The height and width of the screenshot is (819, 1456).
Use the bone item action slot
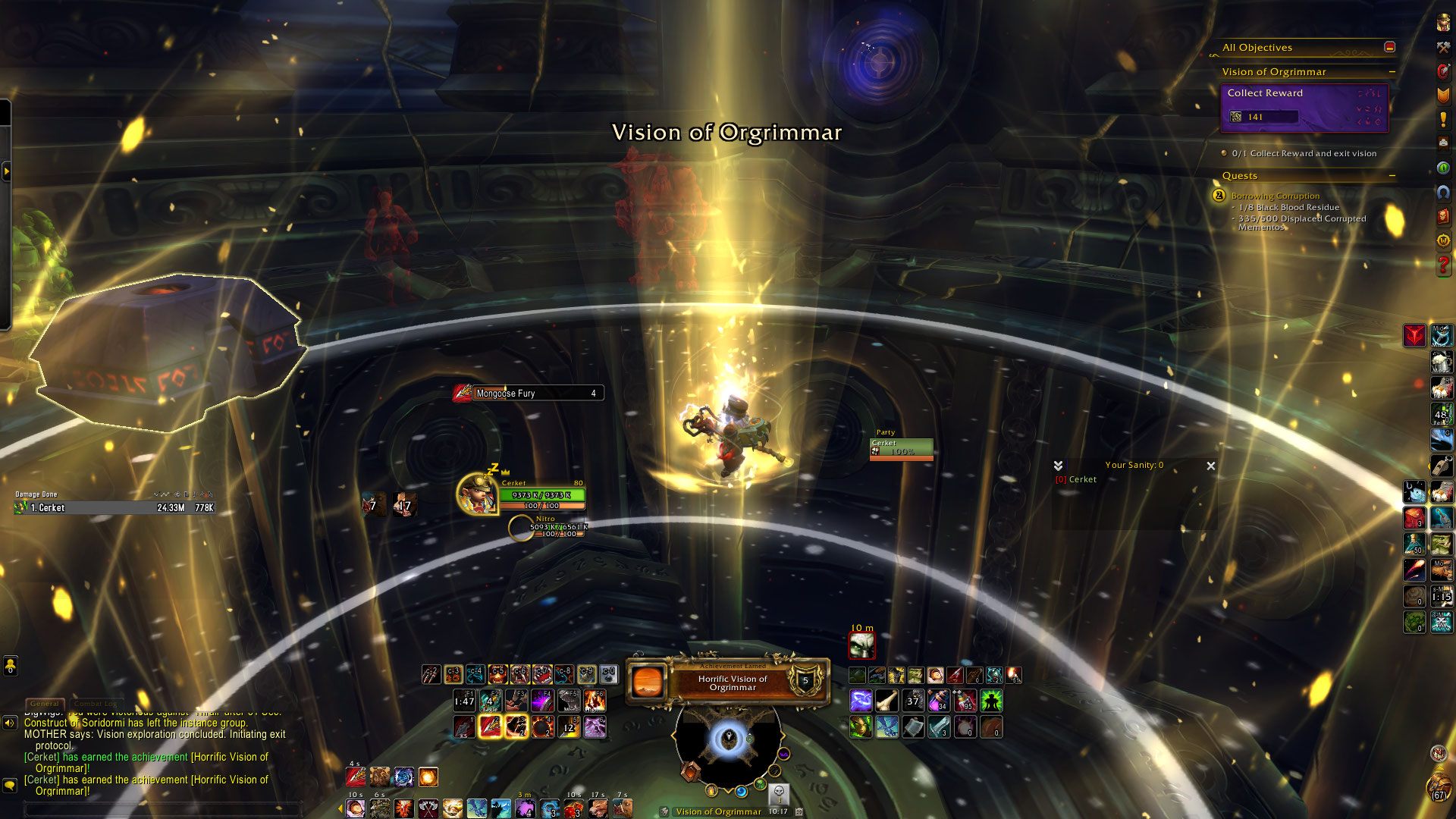point(886,701)
